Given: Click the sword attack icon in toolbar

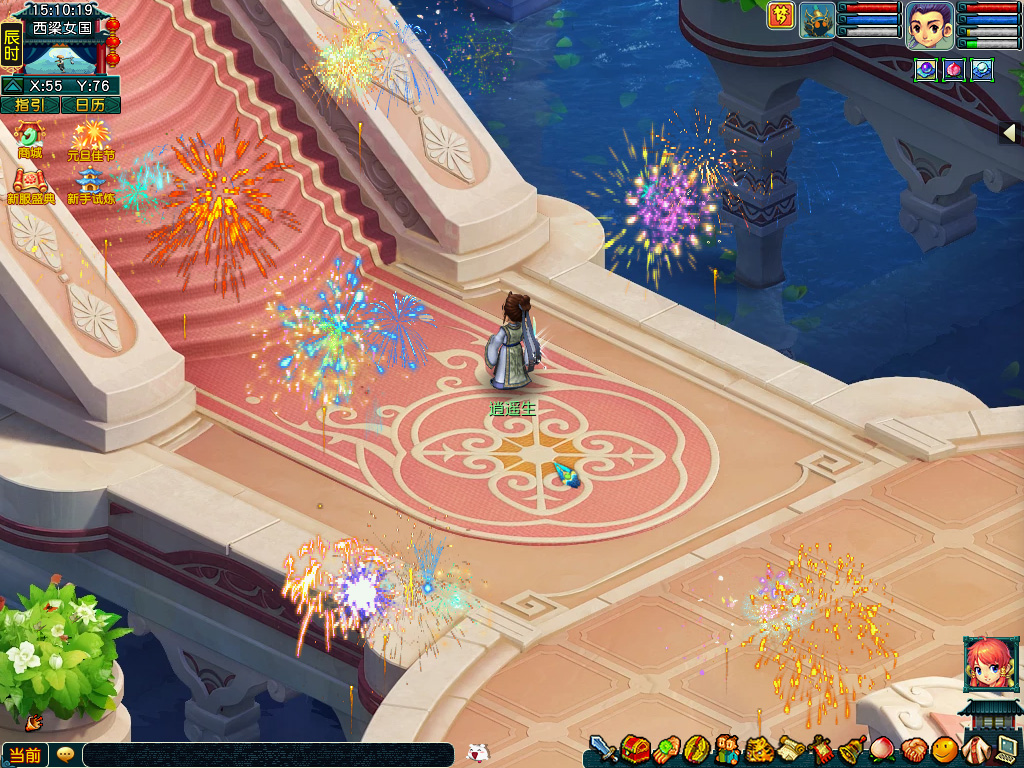Looking at the screenshot, I should coord(602,749).
